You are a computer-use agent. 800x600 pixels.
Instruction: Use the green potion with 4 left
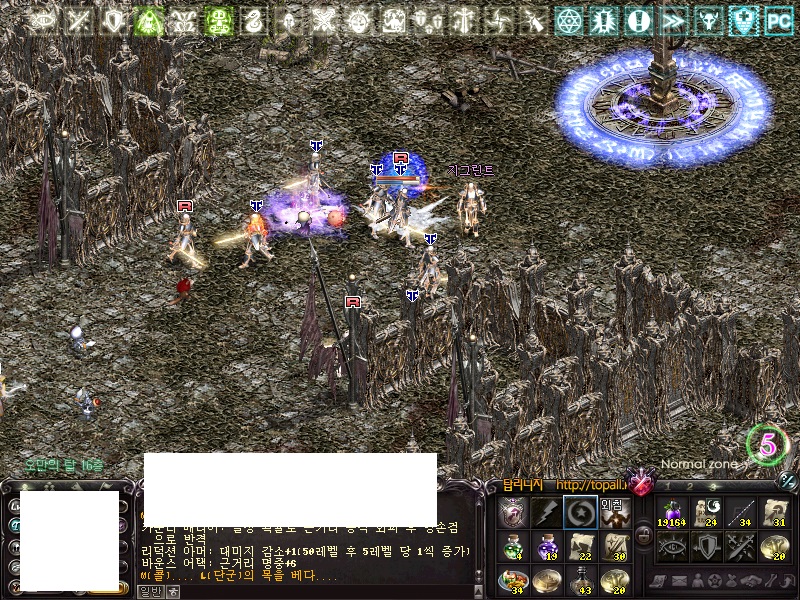pos(512,547)
